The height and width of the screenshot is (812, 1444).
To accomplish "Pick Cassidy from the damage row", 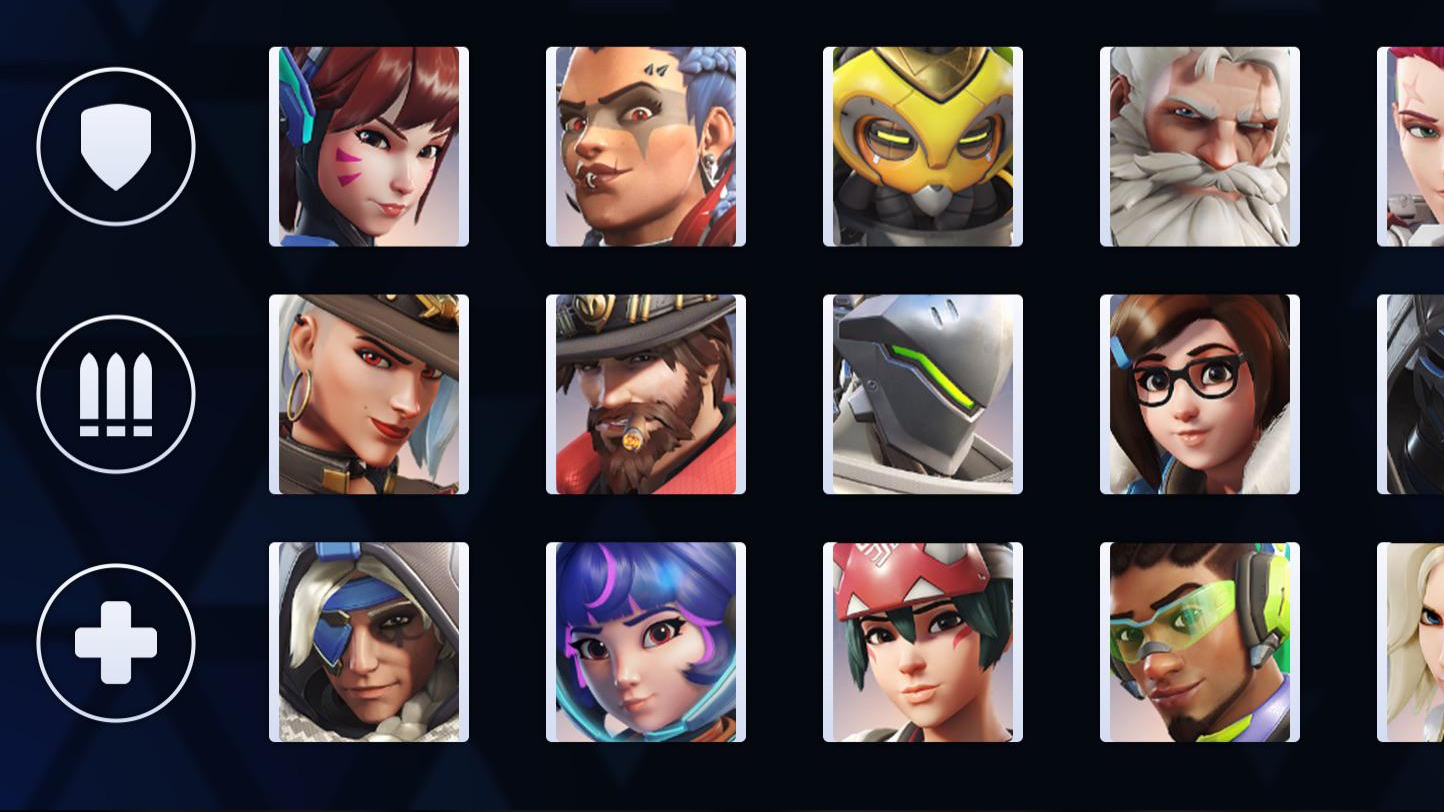I will (x=645, y=393).
